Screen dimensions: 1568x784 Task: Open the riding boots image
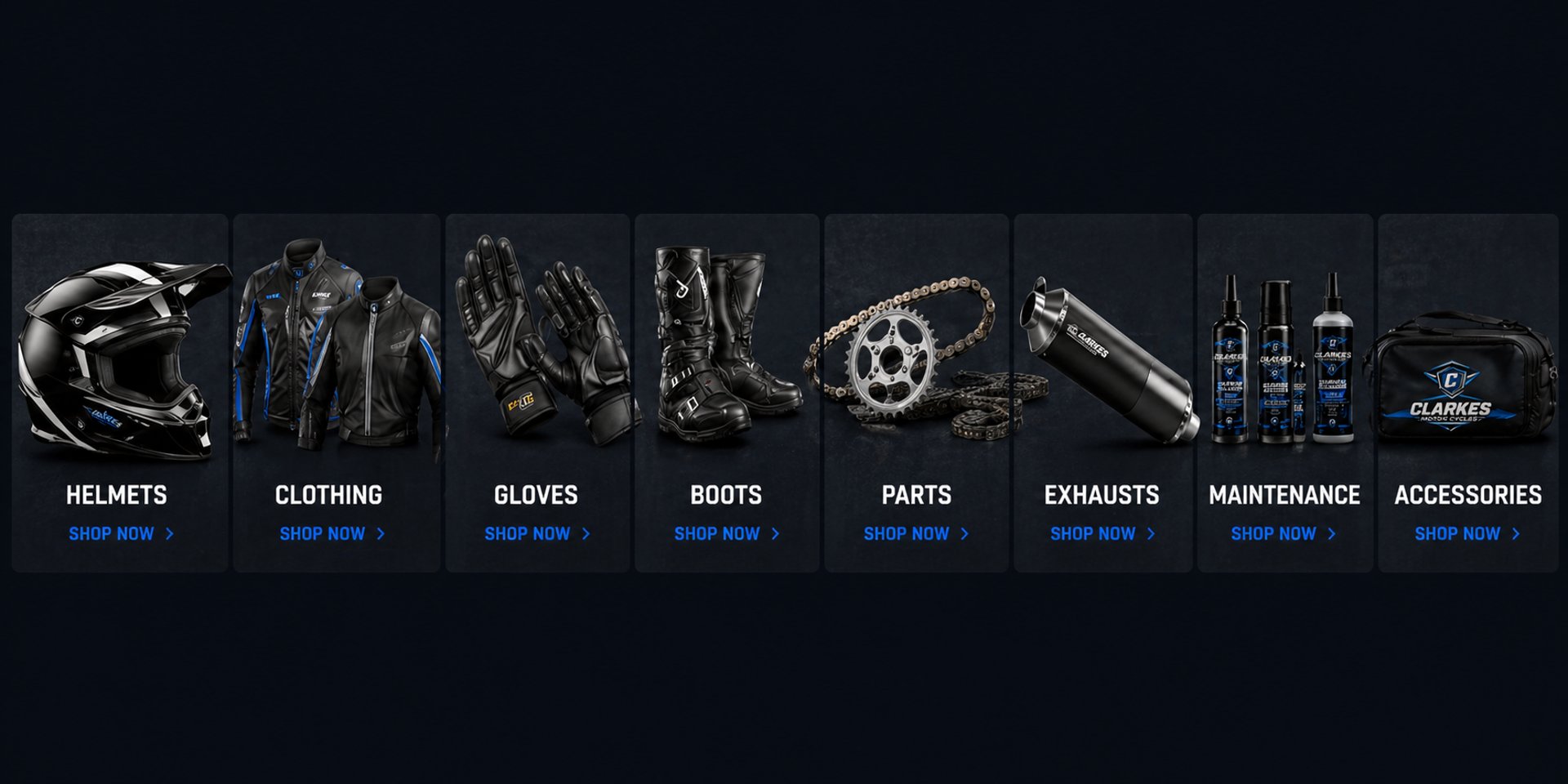pos(723,343)
